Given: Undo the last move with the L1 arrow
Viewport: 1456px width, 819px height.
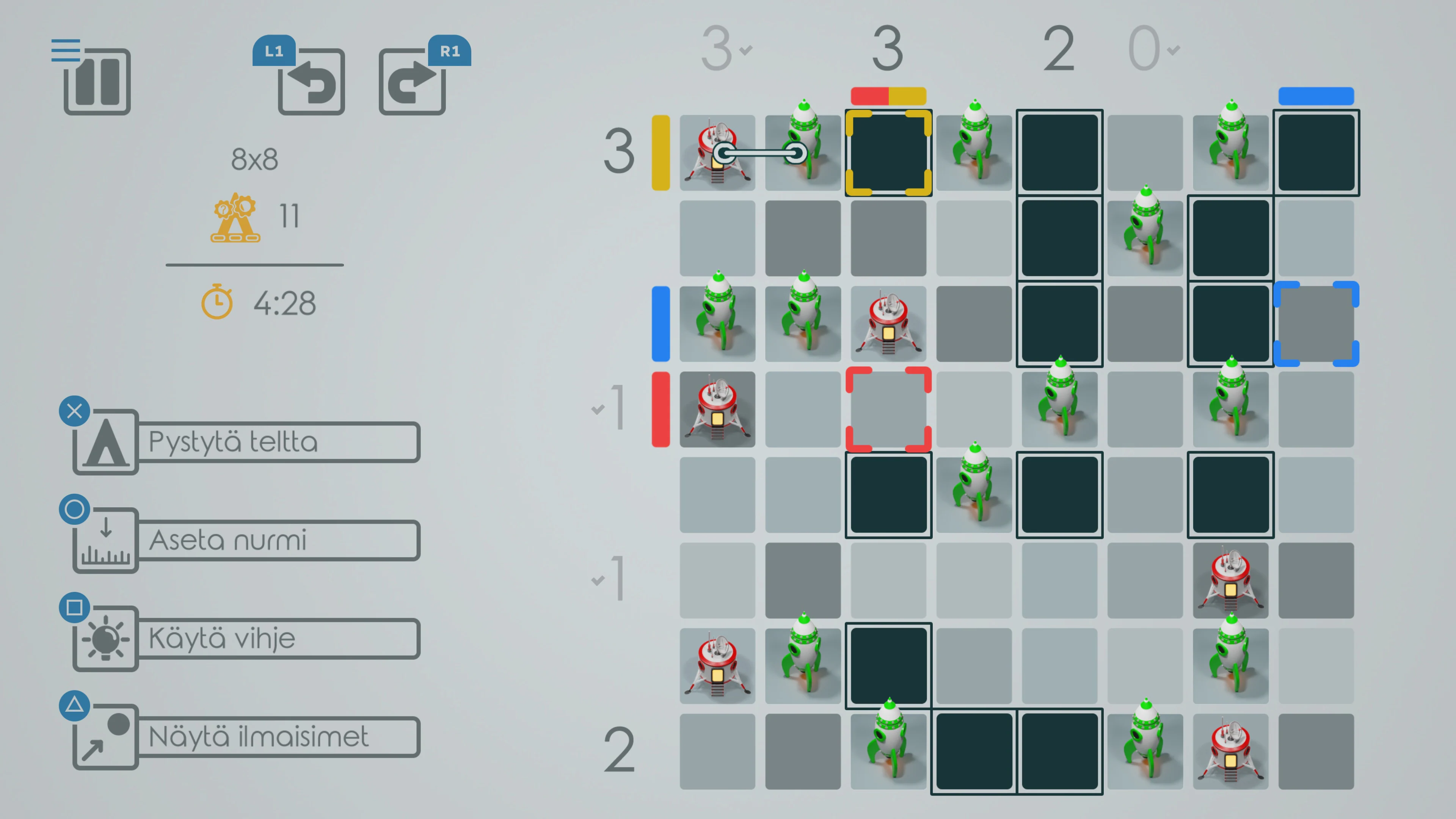Looking at the screenshot, I should [x=312, y=83].
